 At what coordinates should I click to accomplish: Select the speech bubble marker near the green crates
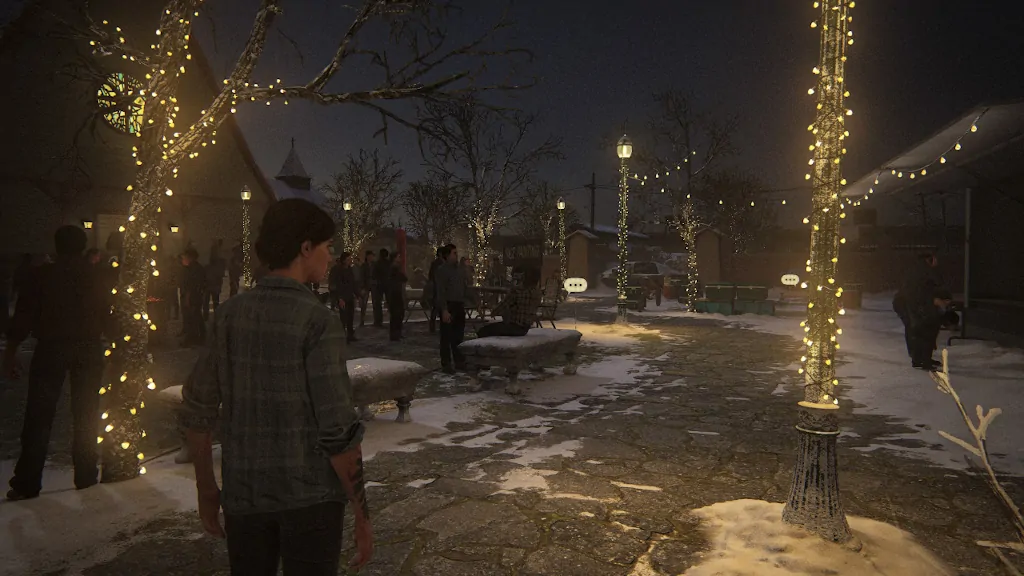pos(790,280)
